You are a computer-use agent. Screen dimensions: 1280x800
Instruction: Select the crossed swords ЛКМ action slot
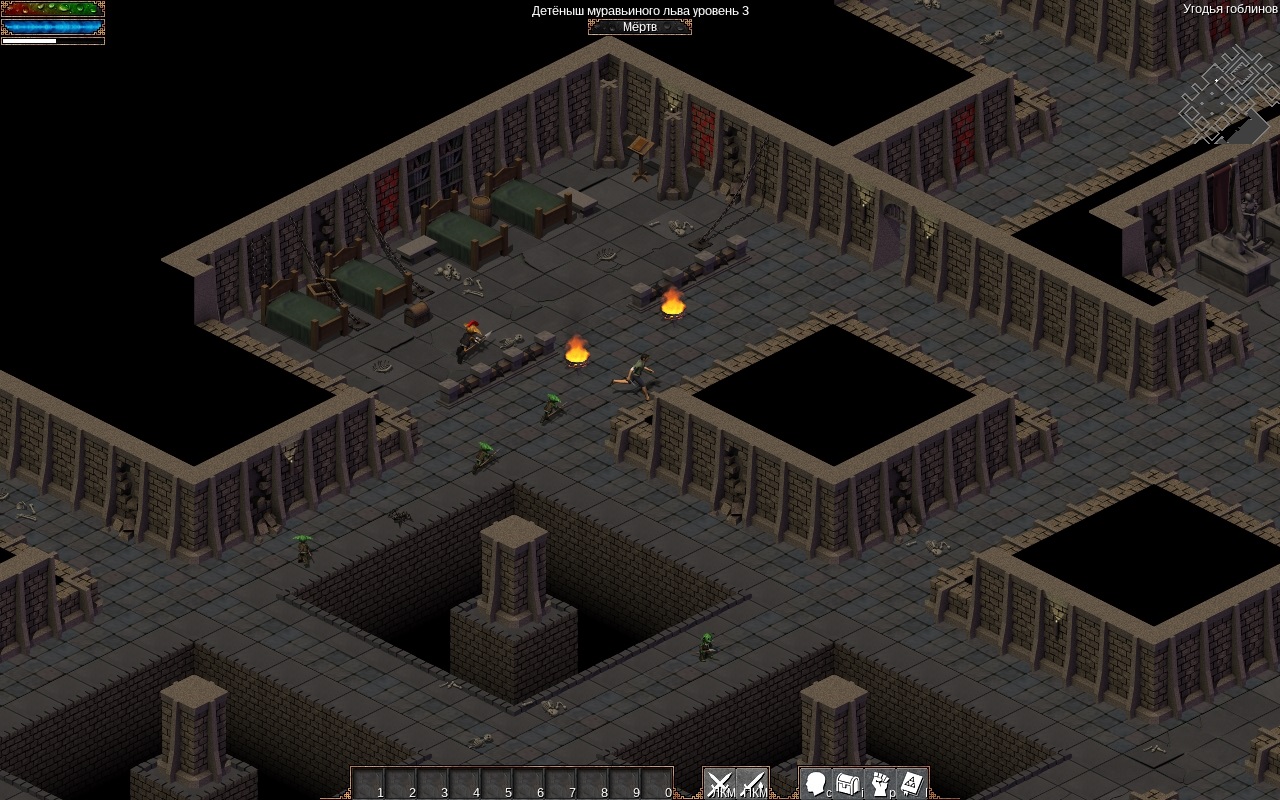click(720, 783)
